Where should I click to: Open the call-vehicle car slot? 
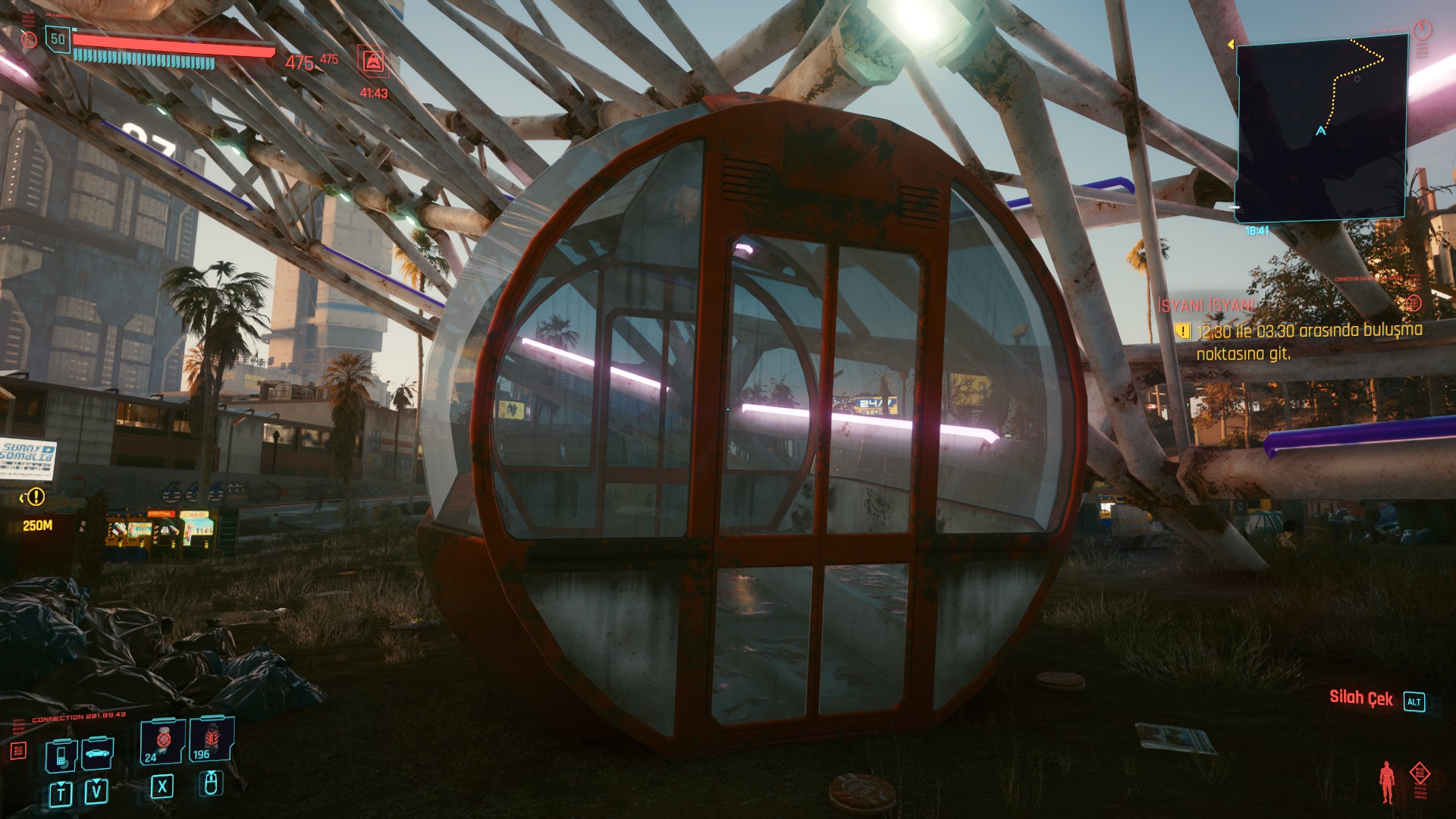click(98, 753)
